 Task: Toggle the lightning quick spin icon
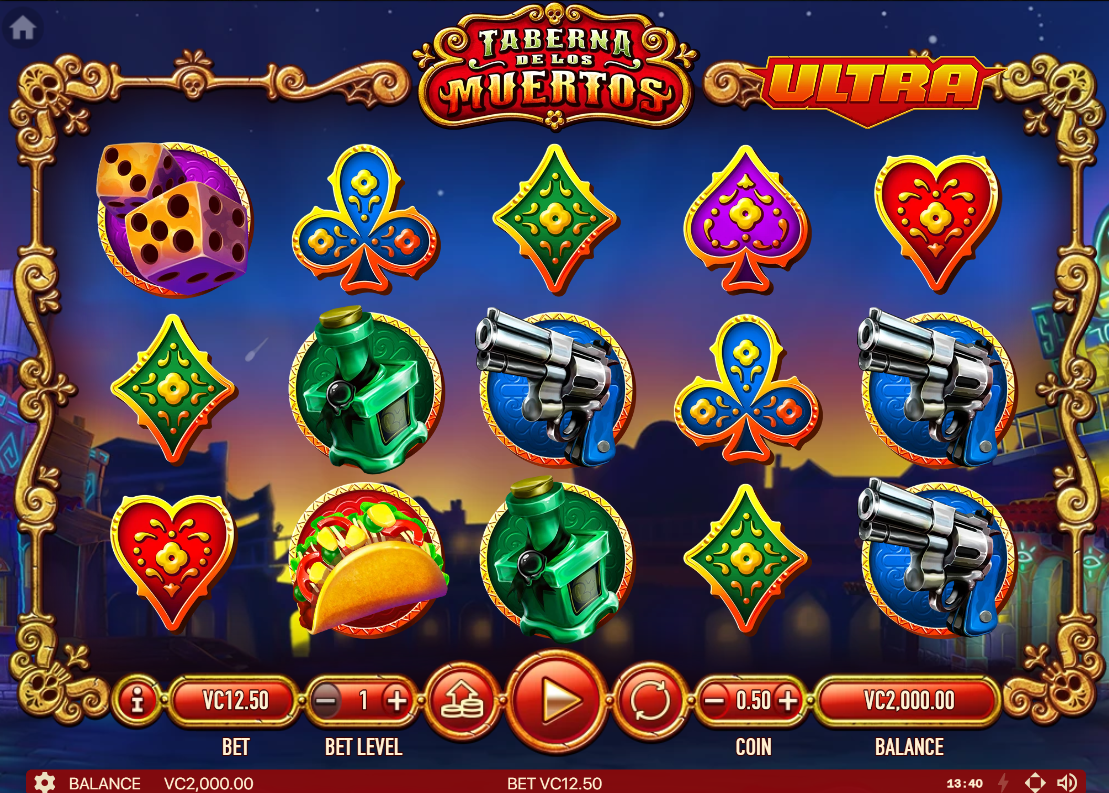coord(1004,782)
